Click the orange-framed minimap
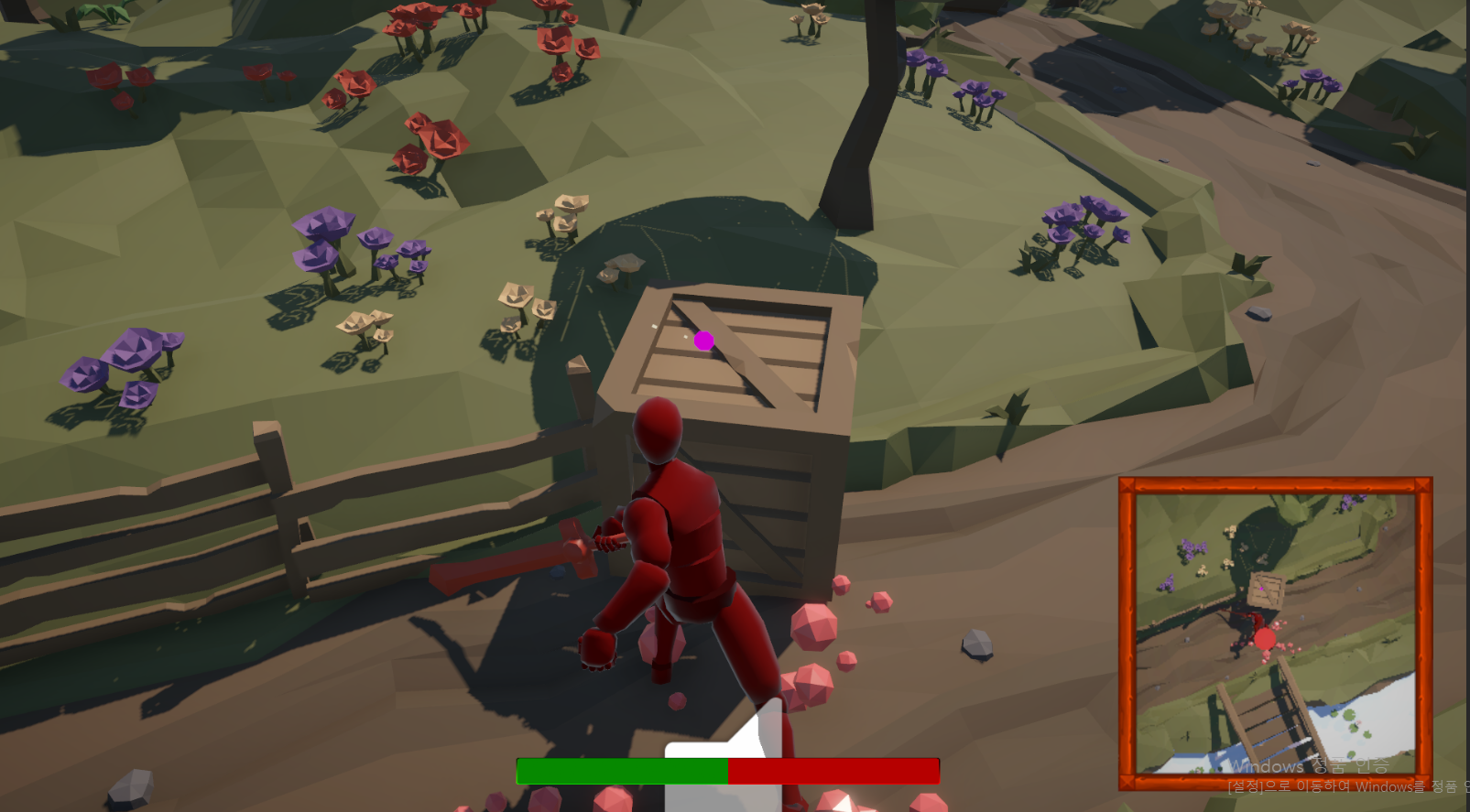Viewport: 1470px width, 812px height. 1275,633
